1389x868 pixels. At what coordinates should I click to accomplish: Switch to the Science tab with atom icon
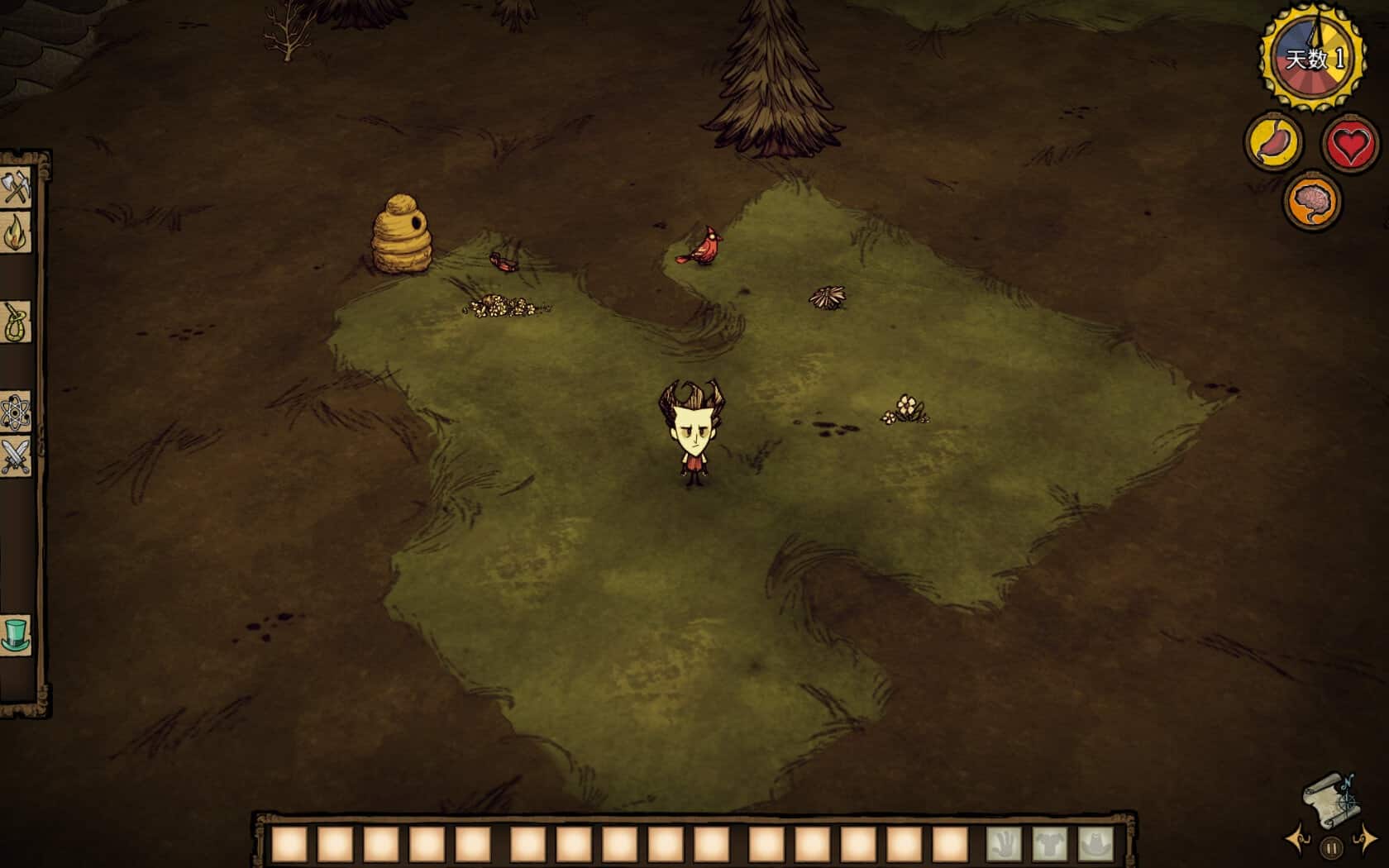[x=16, y=411]
